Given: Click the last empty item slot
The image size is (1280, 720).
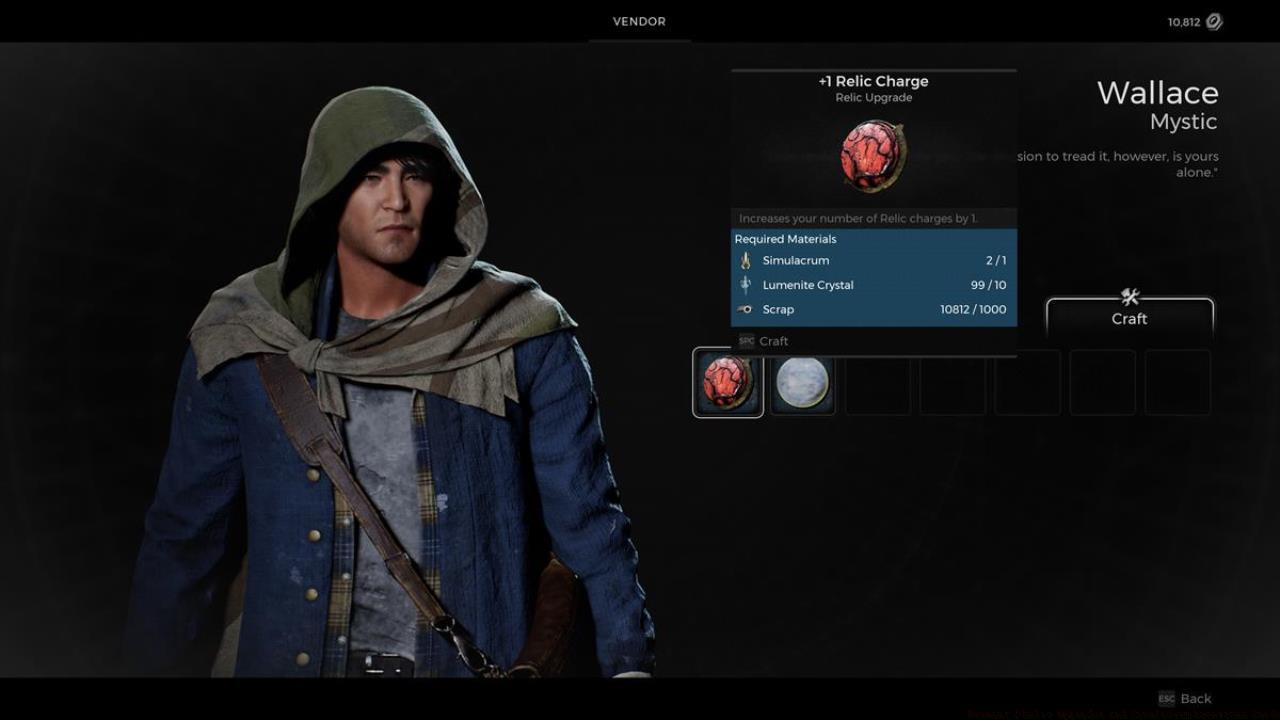Looking at the screenshot, I should [1177, 381].
